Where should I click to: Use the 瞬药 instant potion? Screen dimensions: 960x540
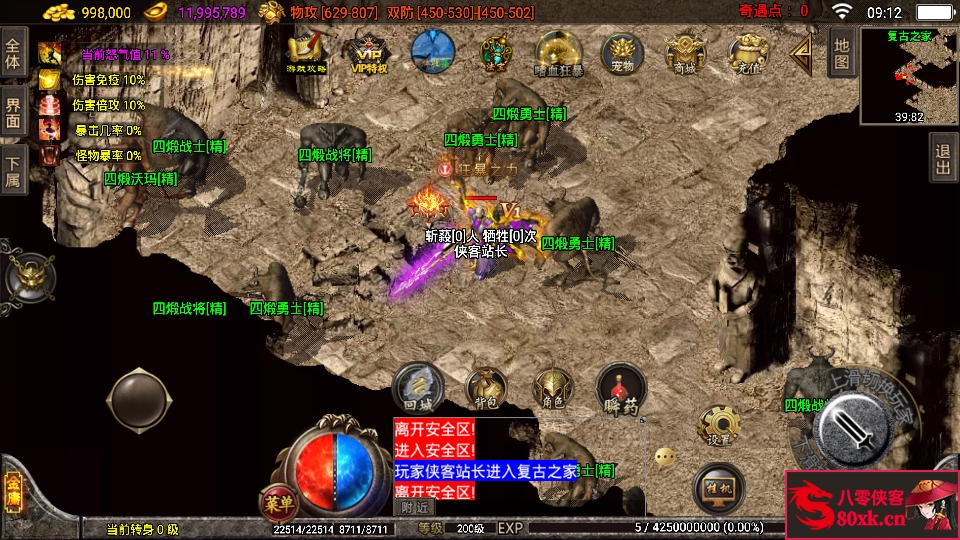621,390
